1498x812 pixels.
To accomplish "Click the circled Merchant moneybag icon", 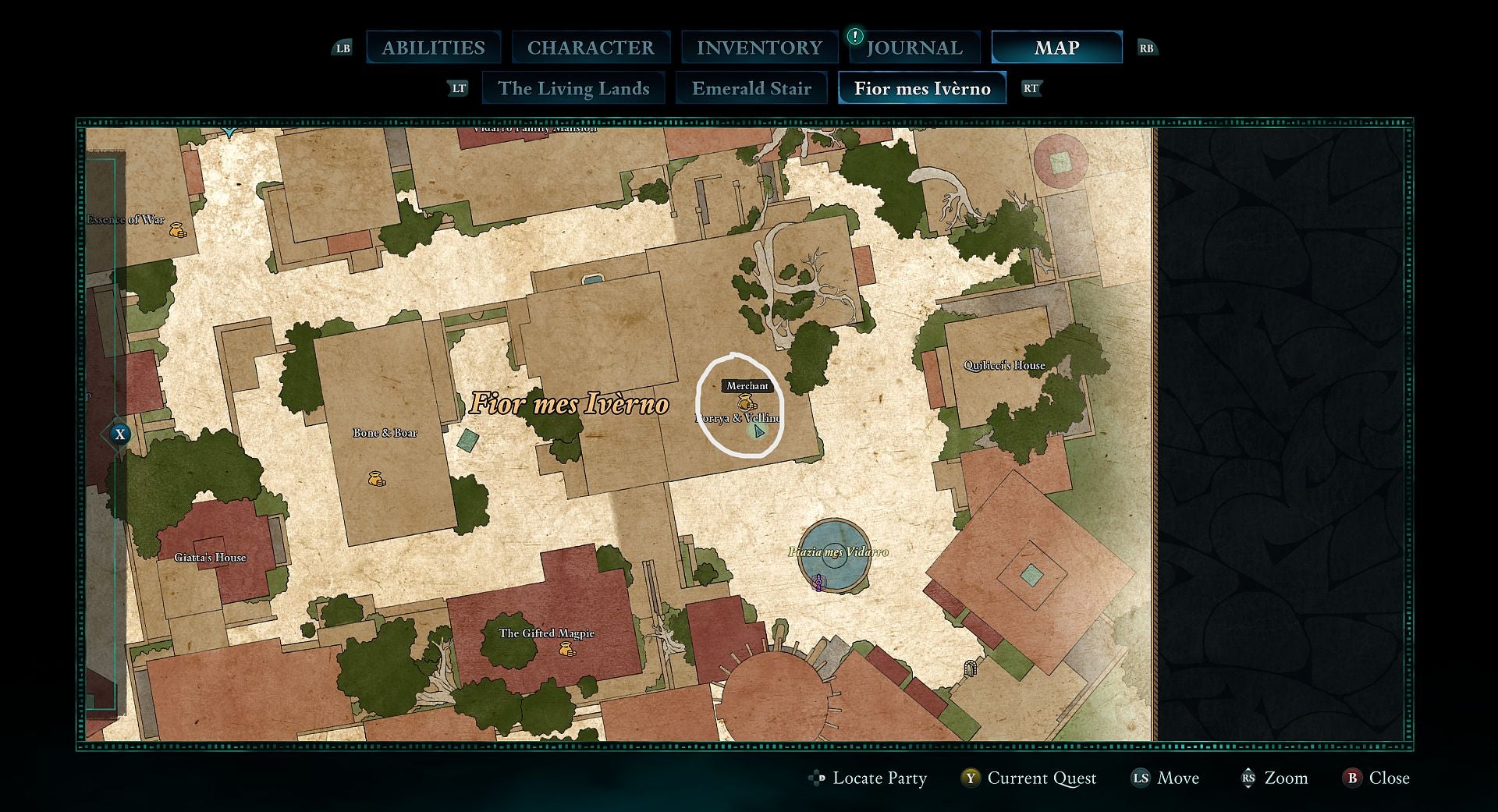I will tap(746, 403).
